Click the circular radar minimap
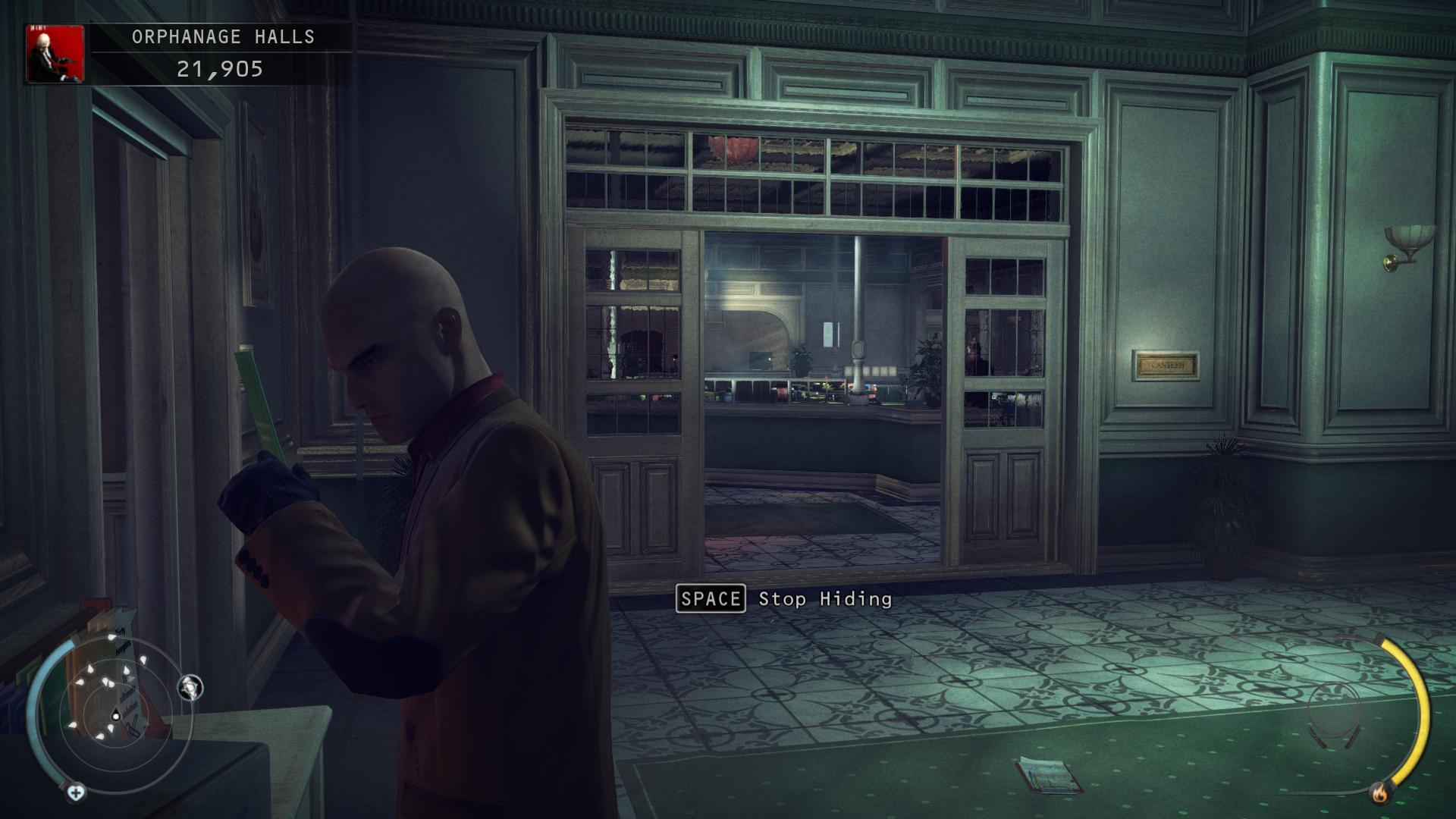 (115, 714)
